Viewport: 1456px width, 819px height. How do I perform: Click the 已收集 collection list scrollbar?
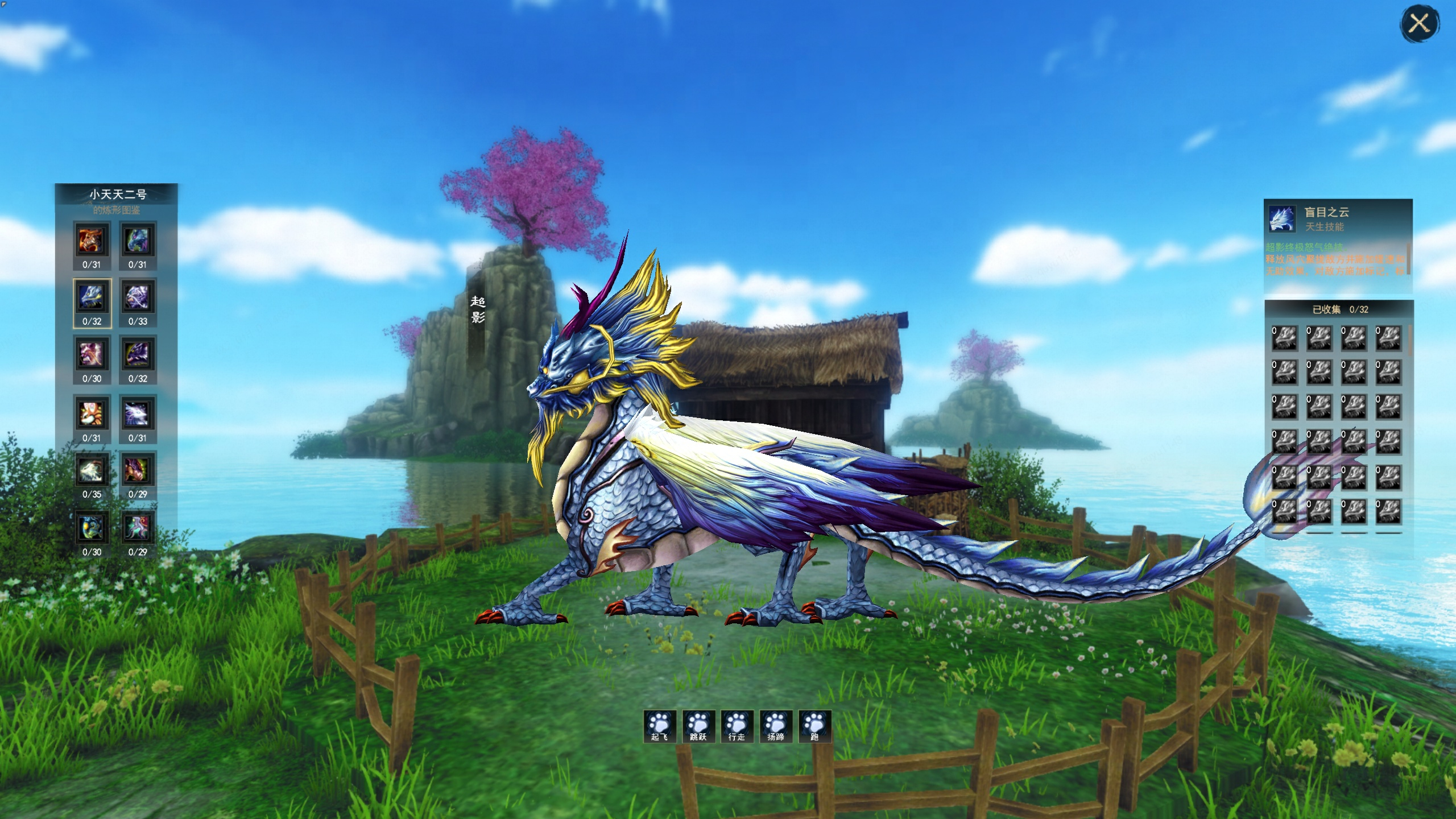click(x=1410, y=341)
